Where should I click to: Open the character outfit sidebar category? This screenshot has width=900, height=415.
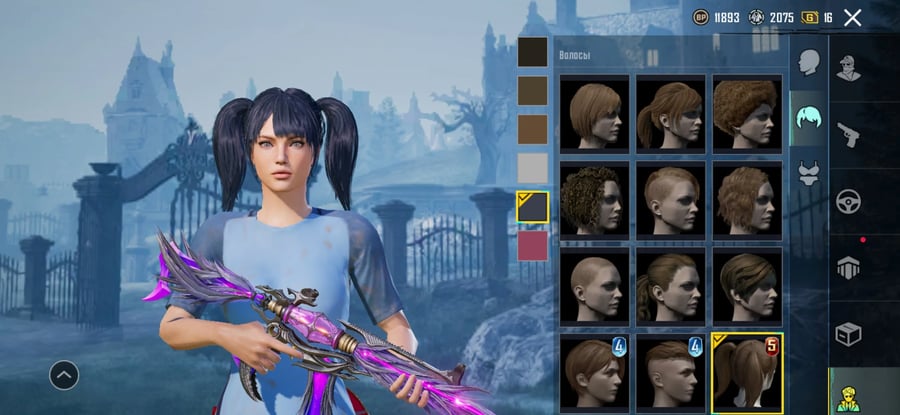pos(849,69)
